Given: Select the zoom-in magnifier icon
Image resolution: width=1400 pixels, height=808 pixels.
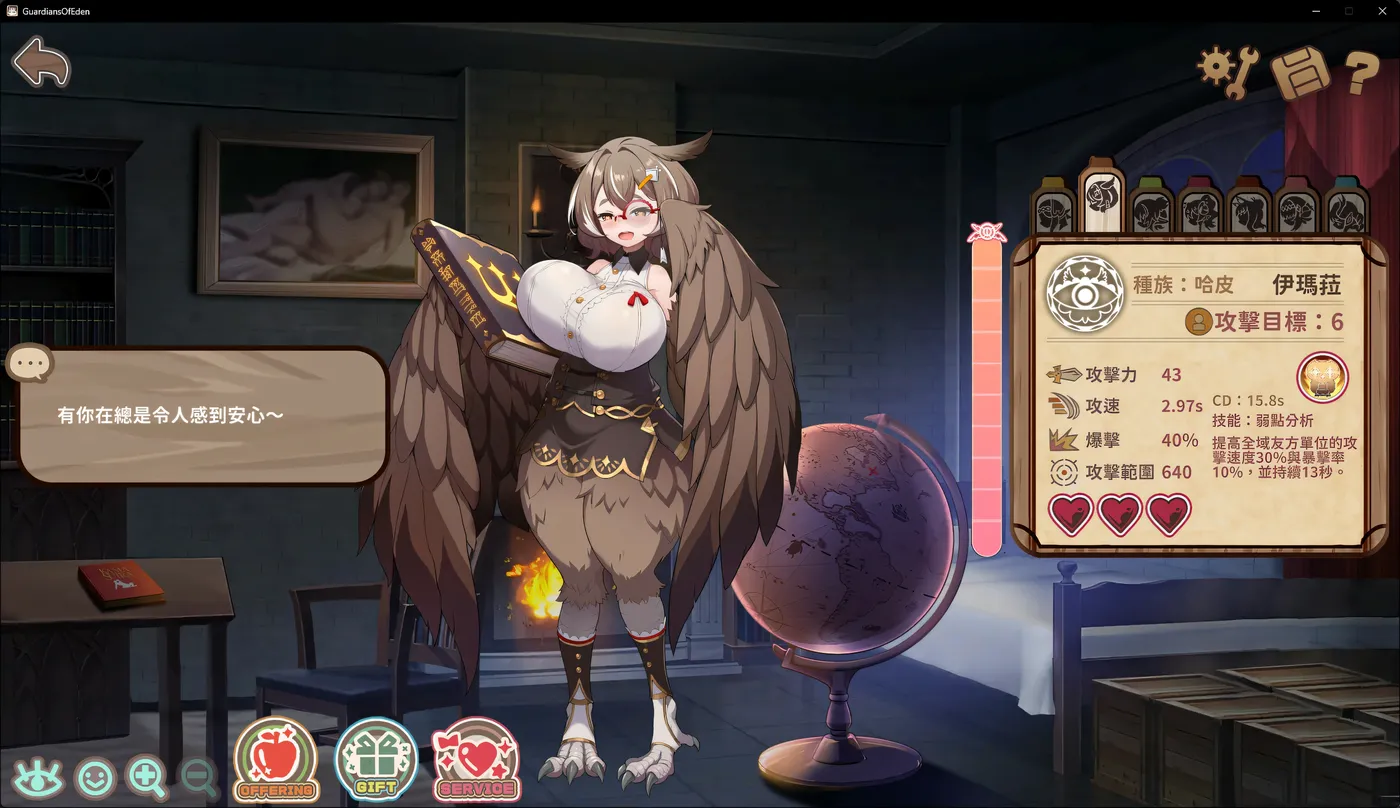Looking at the screenshot, I should tap(146, 775).
